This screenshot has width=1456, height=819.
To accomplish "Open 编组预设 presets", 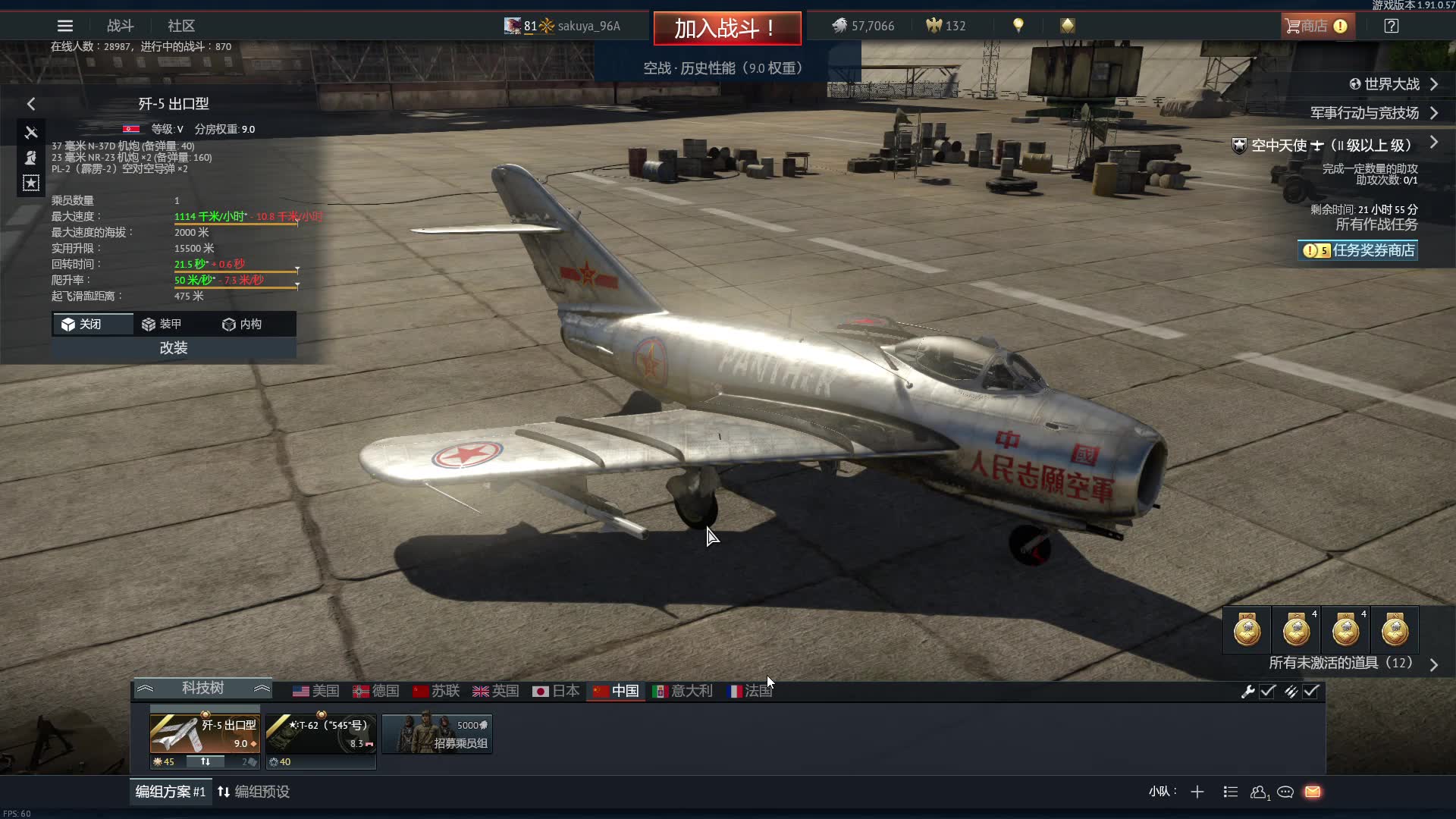I will tap(254, 792).
